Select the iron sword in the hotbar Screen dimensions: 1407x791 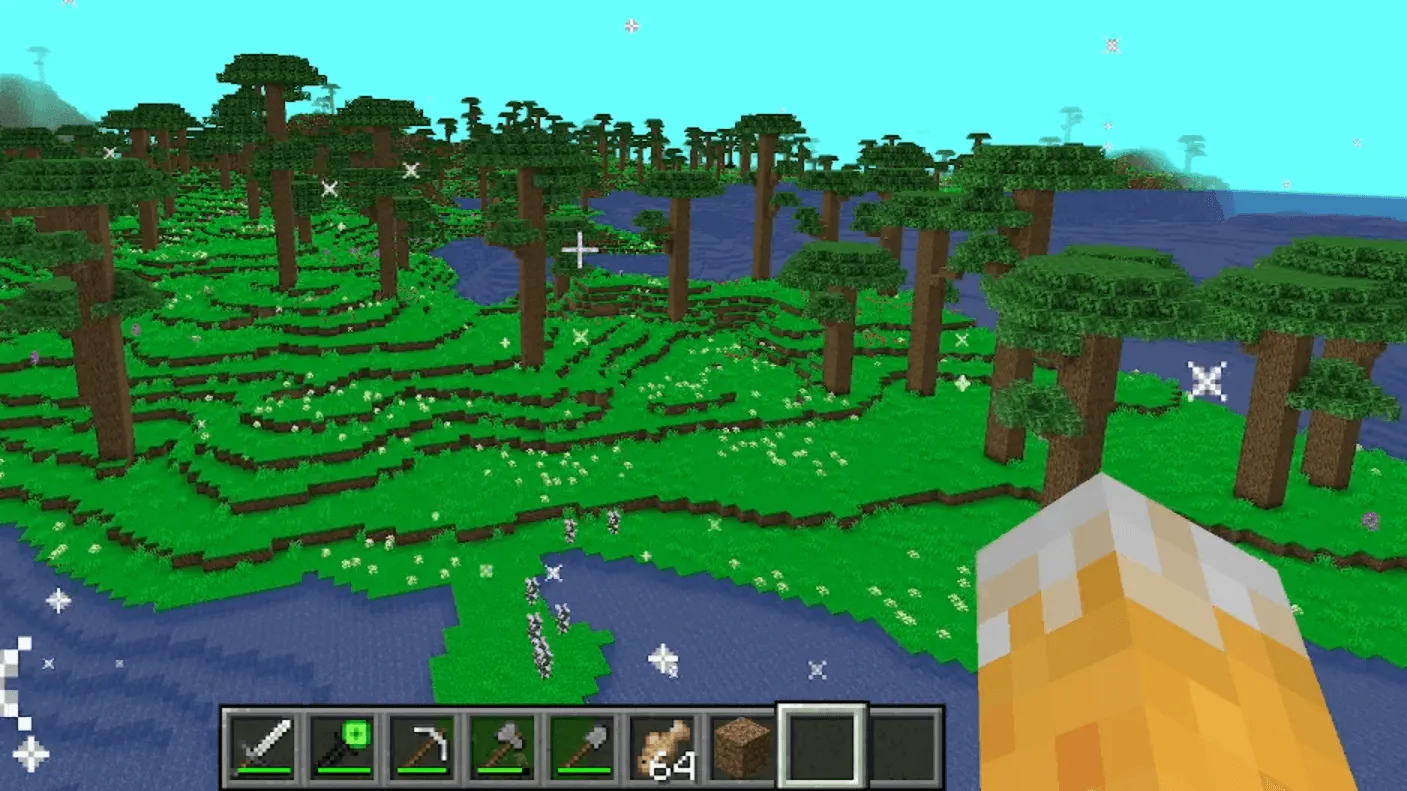coord(264,744)
